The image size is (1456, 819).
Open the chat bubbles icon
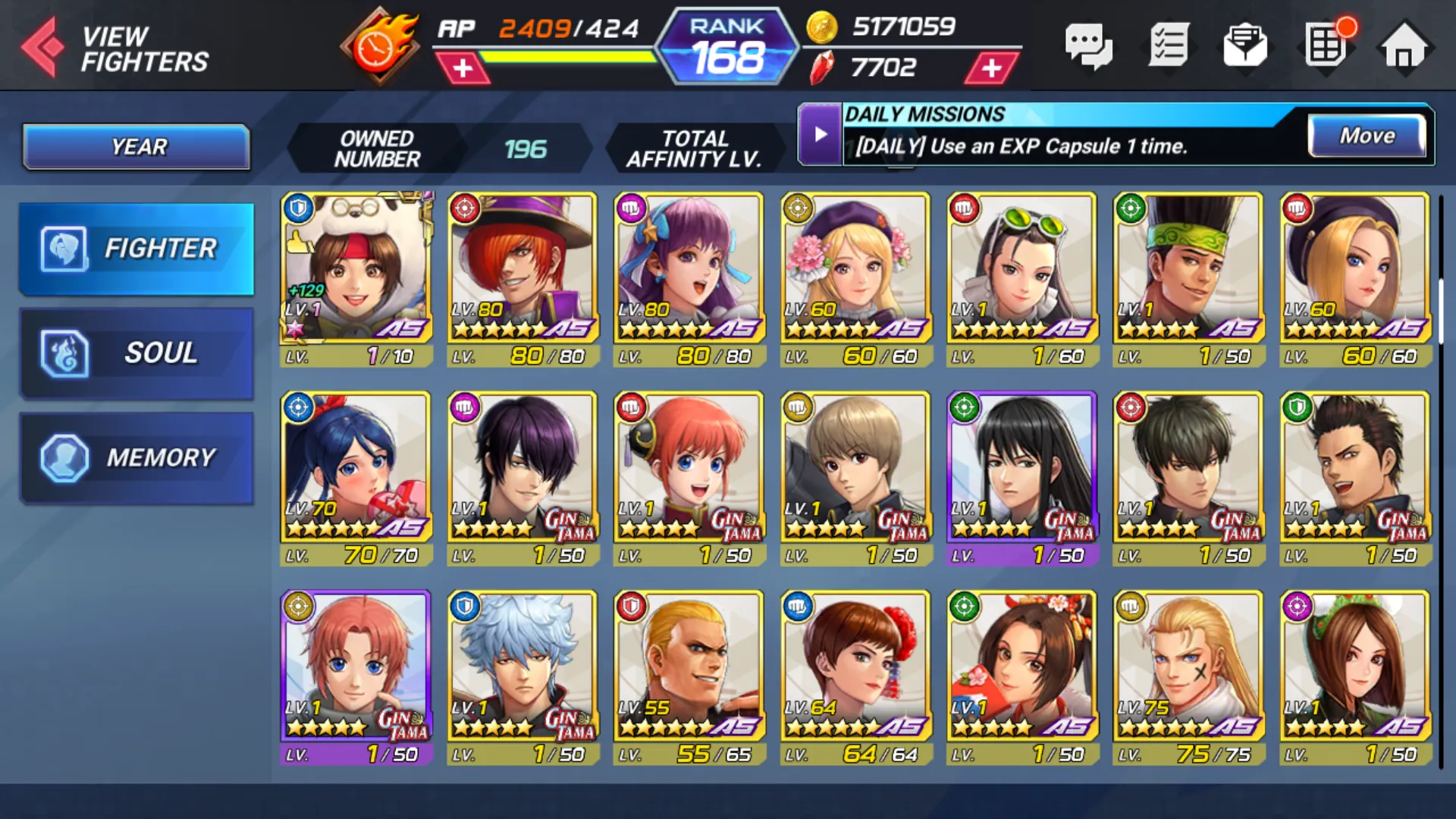1088,47
